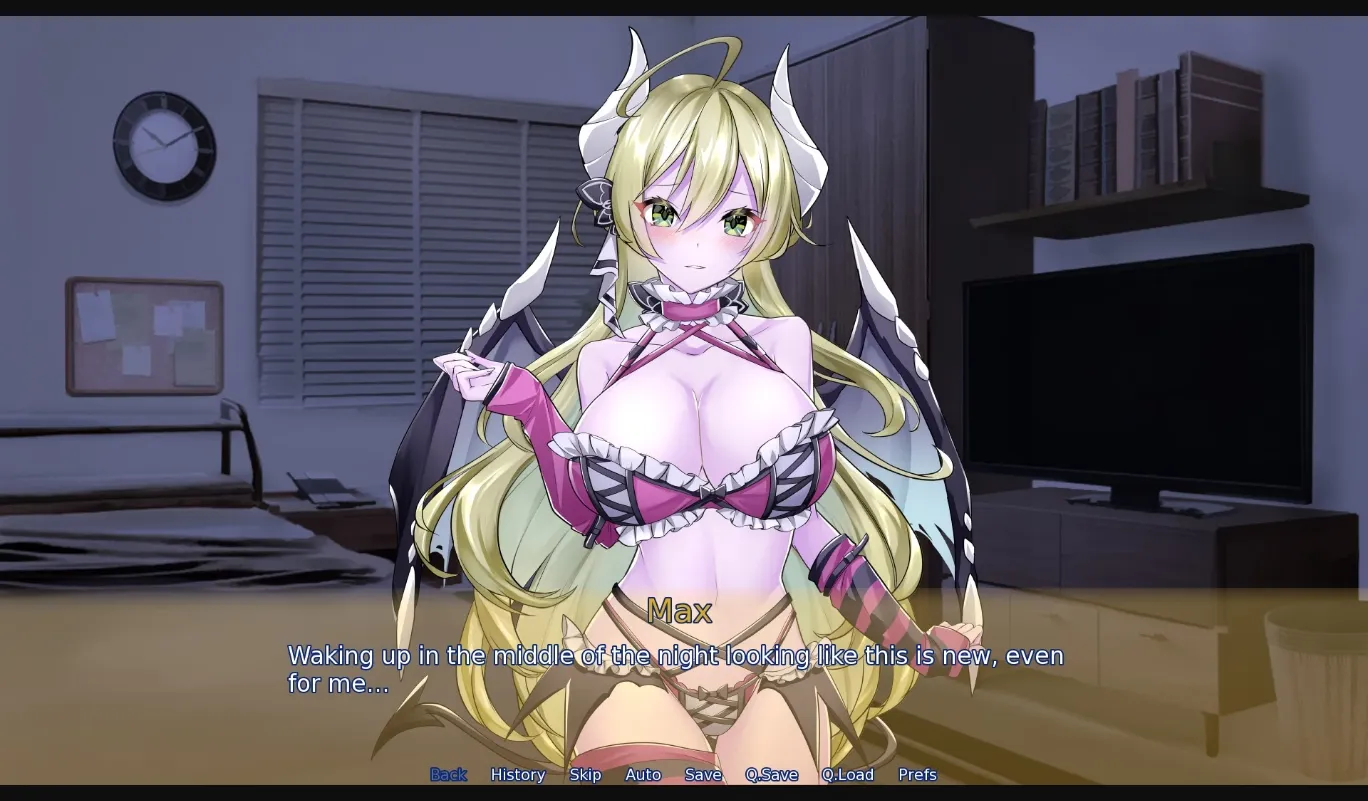Toggle Auto-advance text mode
The width and height of the screenshot is (1368, 801).
[x=643, y=774]
